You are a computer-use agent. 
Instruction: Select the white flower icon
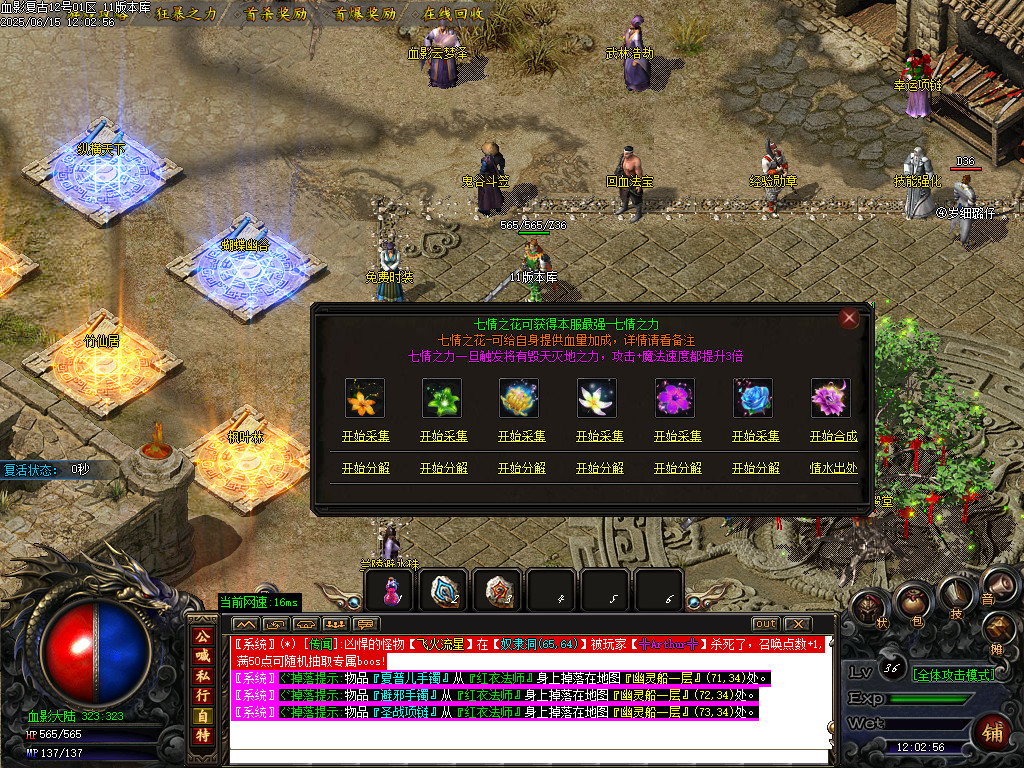point(597,398)
